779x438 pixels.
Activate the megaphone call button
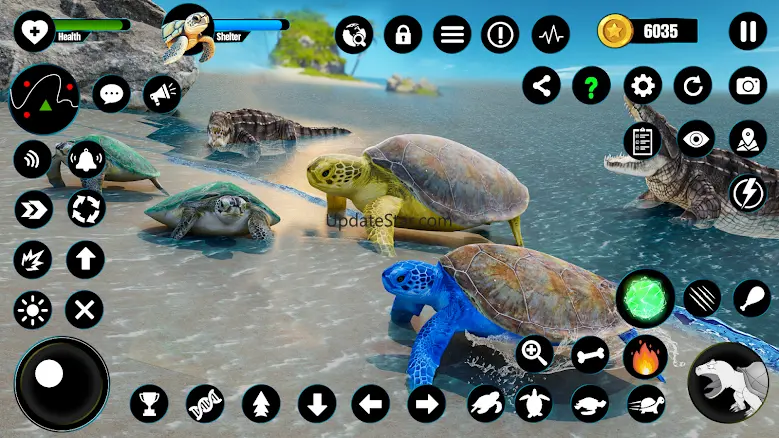[161, 94]
